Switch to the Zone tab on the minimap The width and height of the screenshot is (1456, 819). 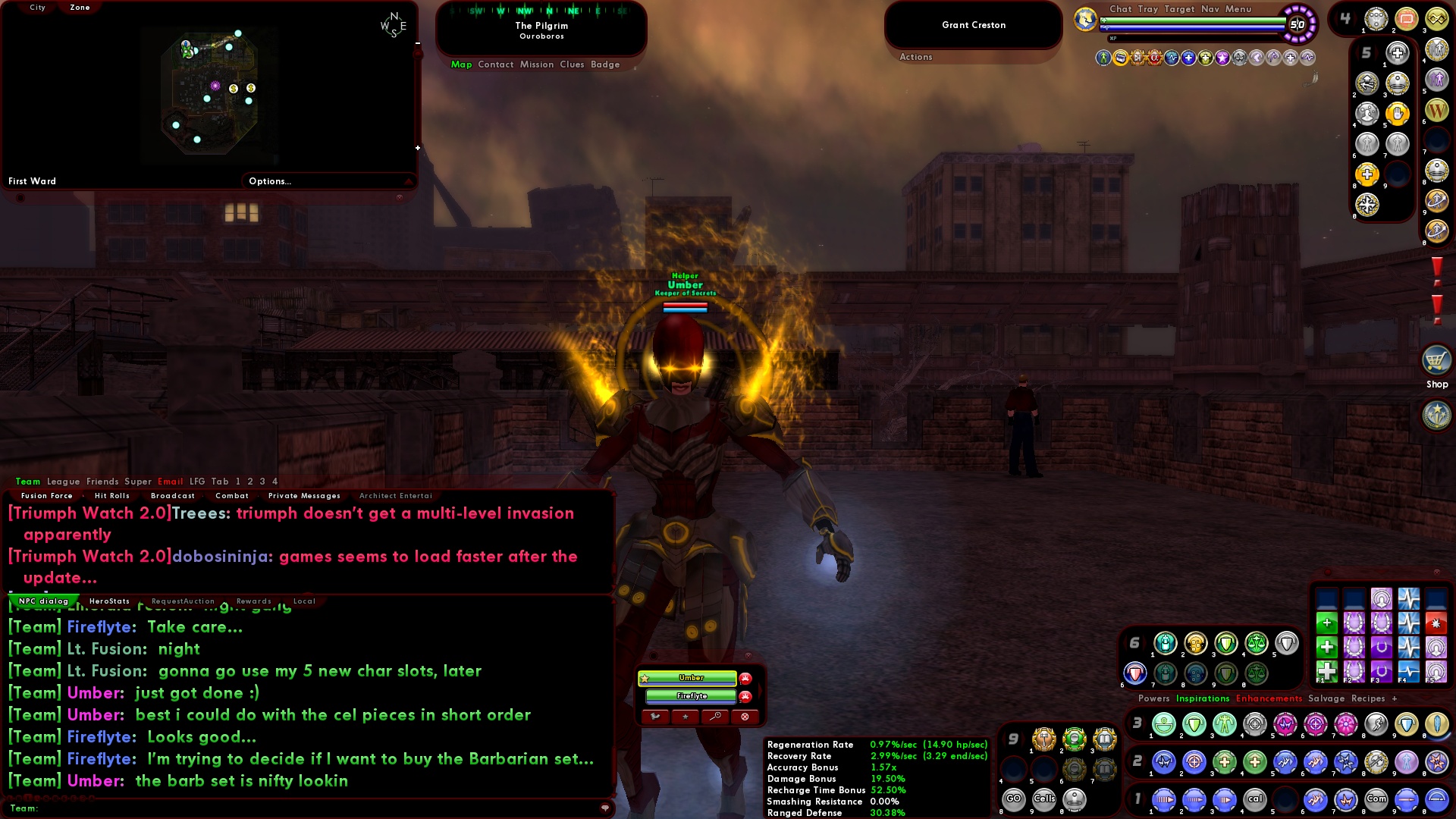click(78, 7)
